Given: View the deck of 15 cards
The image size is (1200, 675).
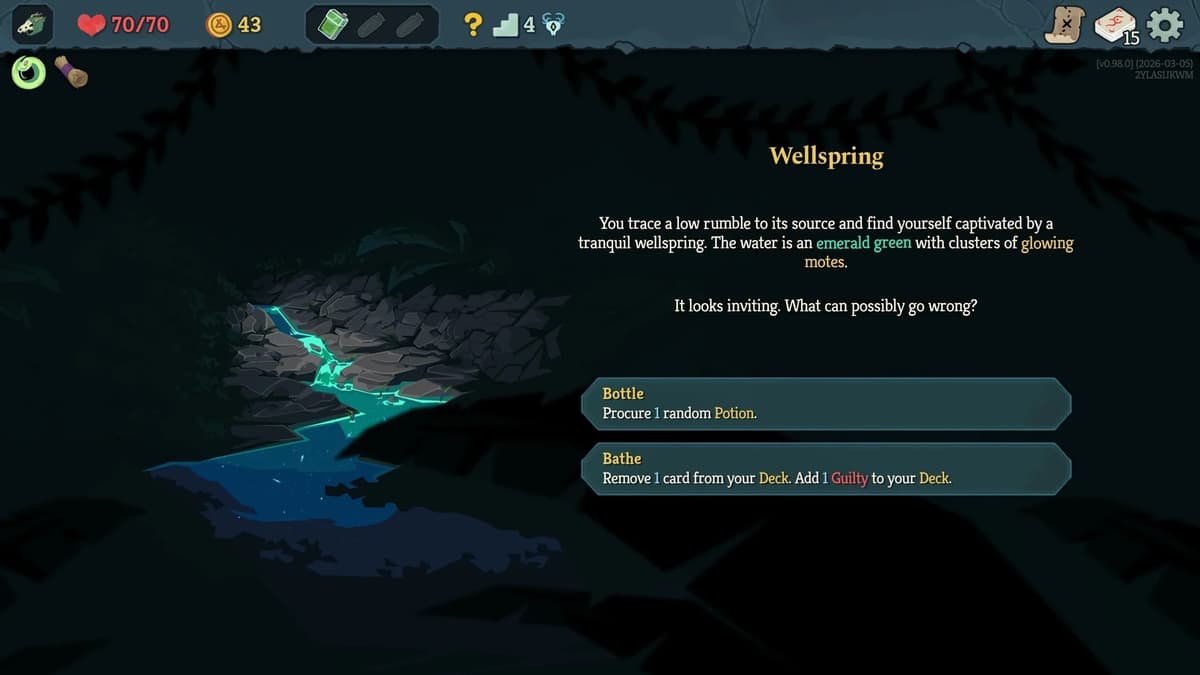Looking at the screenshot, I should [1115, 26].
